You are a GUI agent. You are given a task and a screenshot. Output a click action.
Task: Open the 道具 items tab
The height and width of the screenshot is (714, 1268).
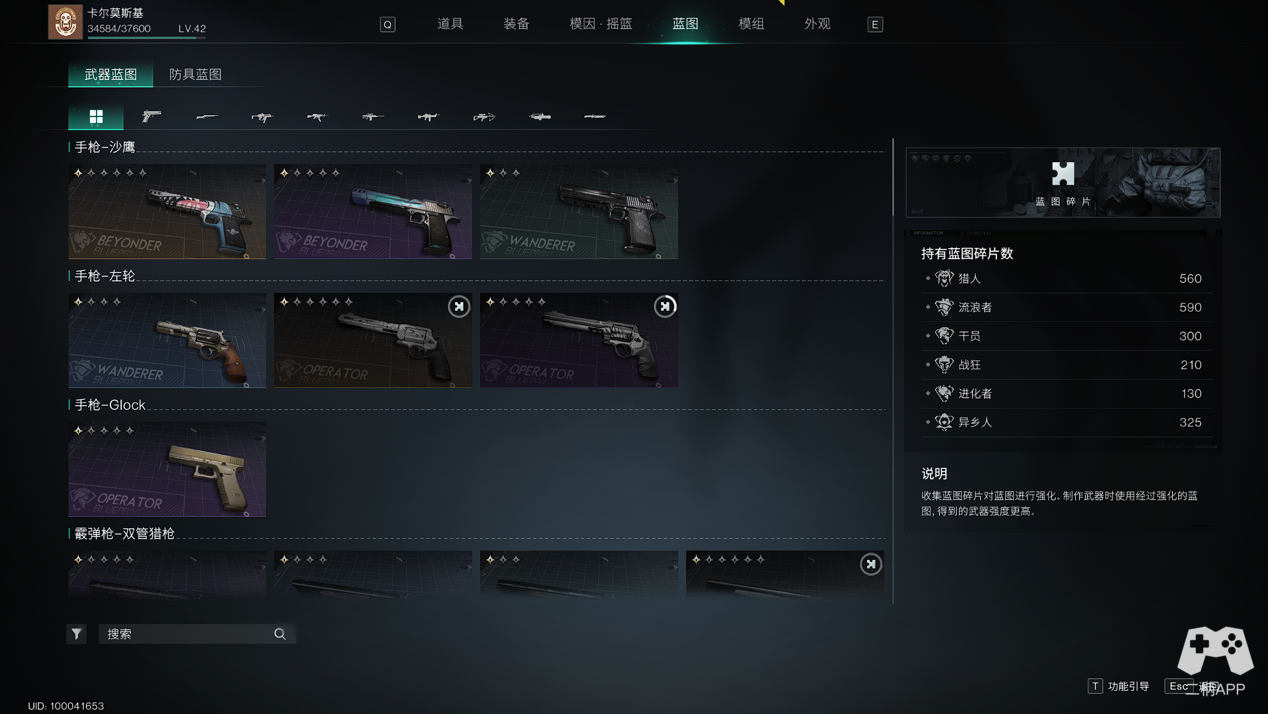(450, 24)
